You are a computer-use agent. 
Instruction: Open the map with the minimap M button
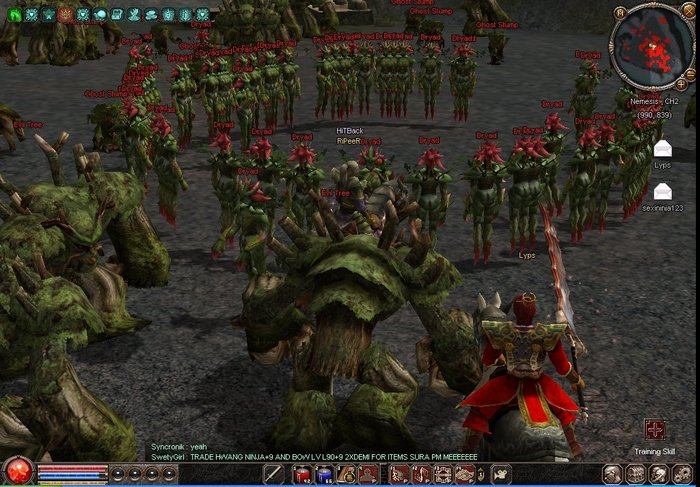pyautogui.click(x=621, y=13)
